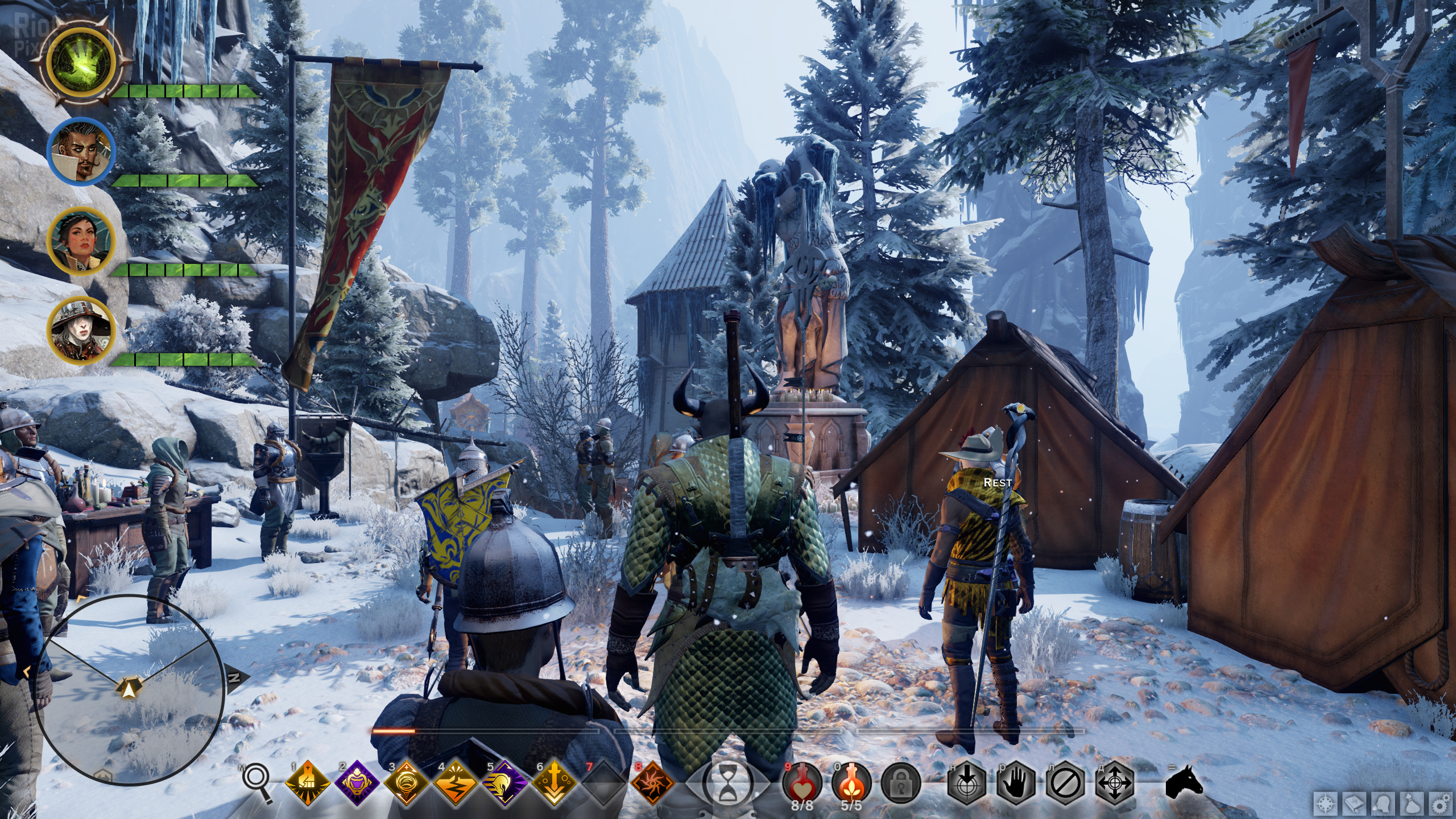Use the ground-cracking earthshaking ability

tap(456, 783)
